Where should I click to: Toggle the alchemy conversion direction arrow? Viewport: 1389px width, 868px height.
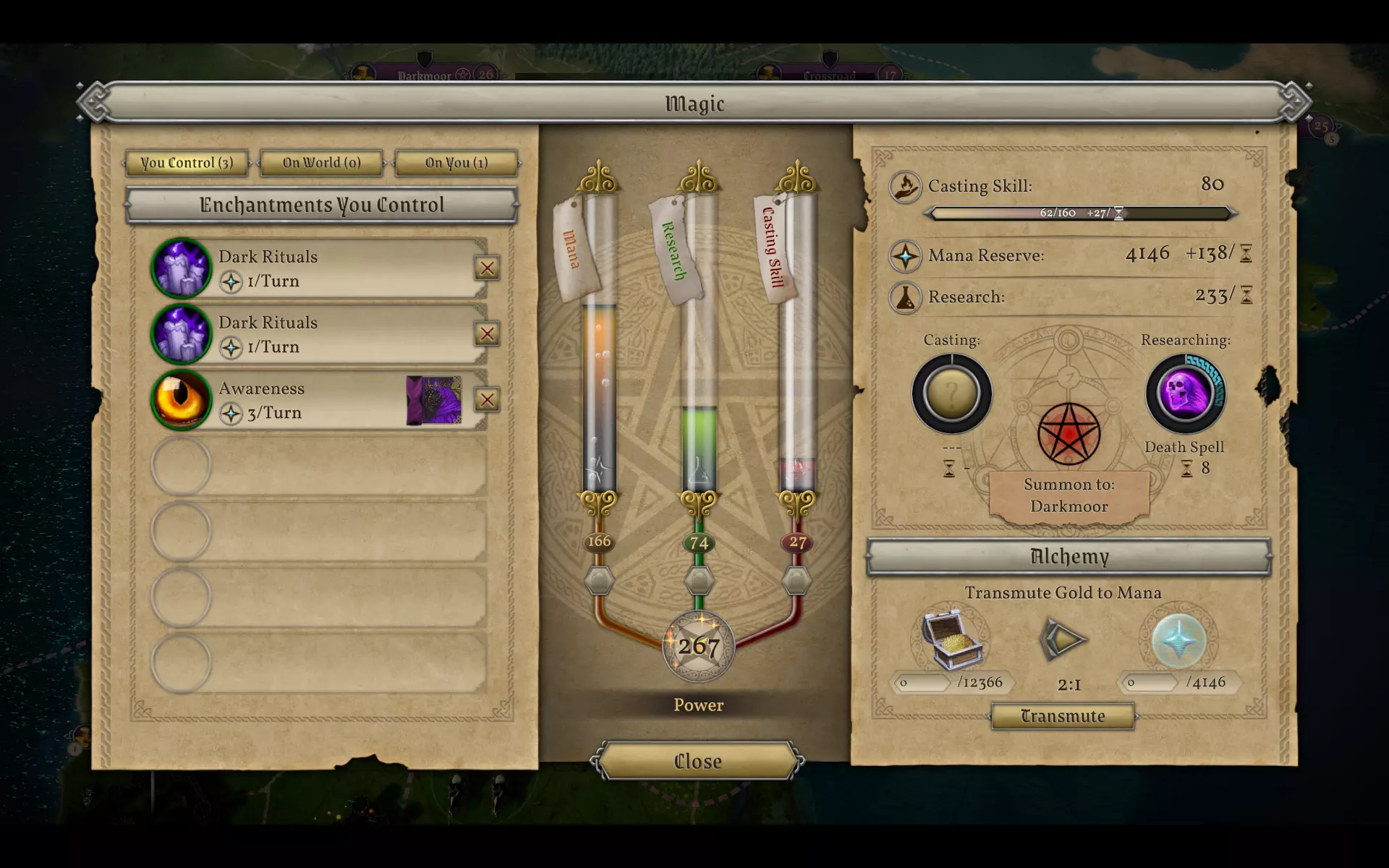click(1063, 639)
